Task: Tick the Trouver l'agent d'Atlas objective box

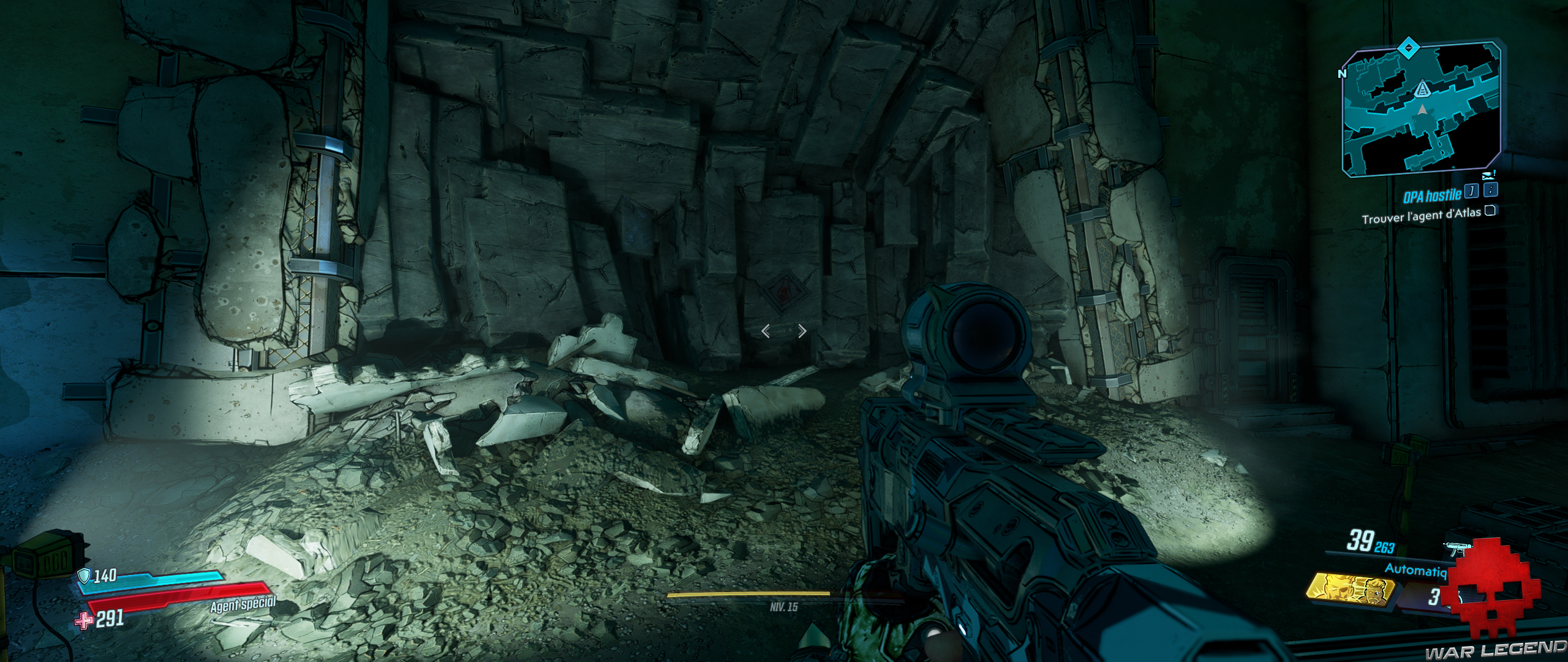Action: point(1491,211)
